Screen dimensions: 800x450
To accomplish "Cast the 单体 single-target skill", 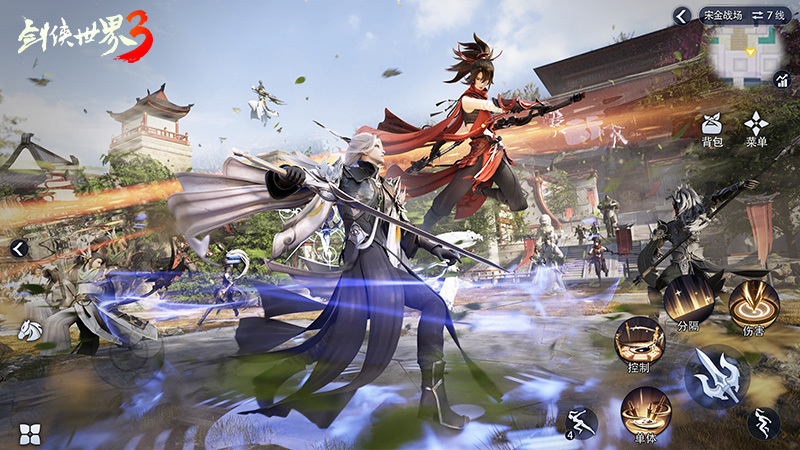I will click(x=646, y=410).
